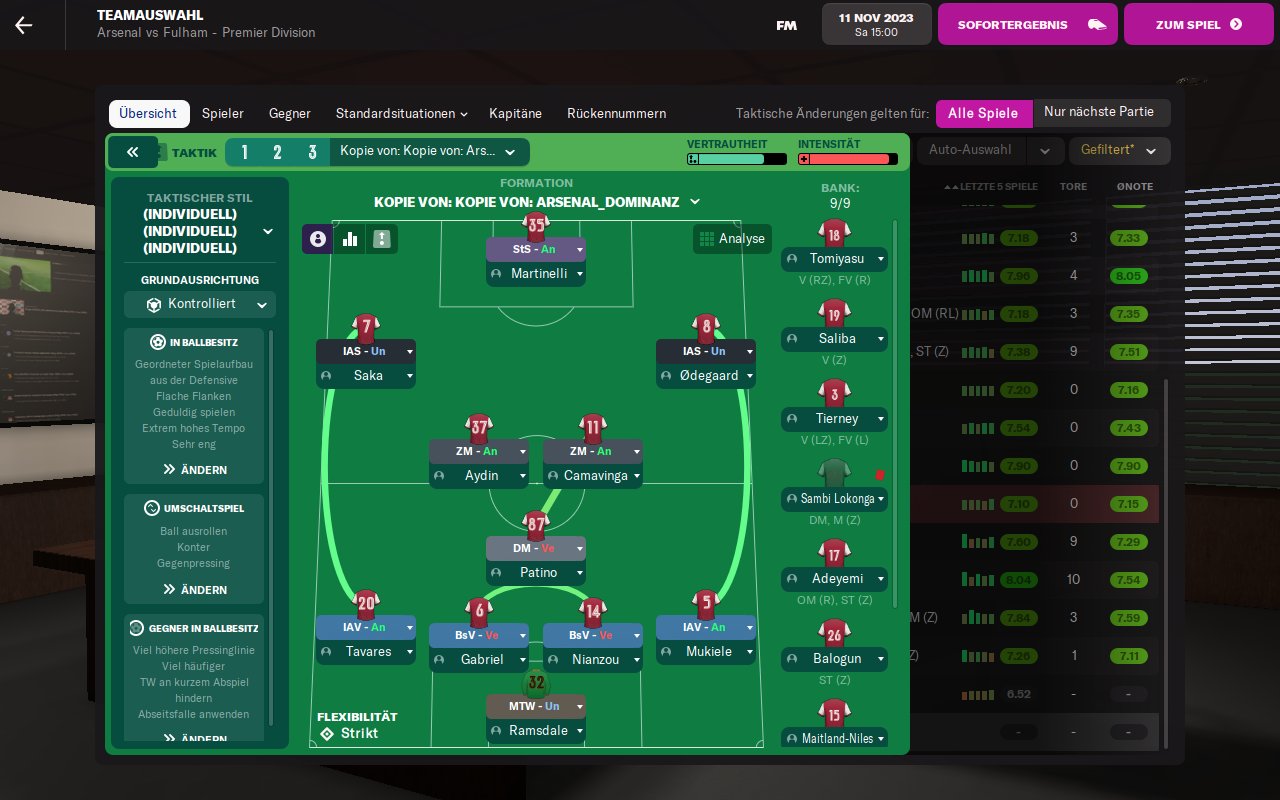Show the Rückennummern tab

pyautogui.click(x=616, y=114)
